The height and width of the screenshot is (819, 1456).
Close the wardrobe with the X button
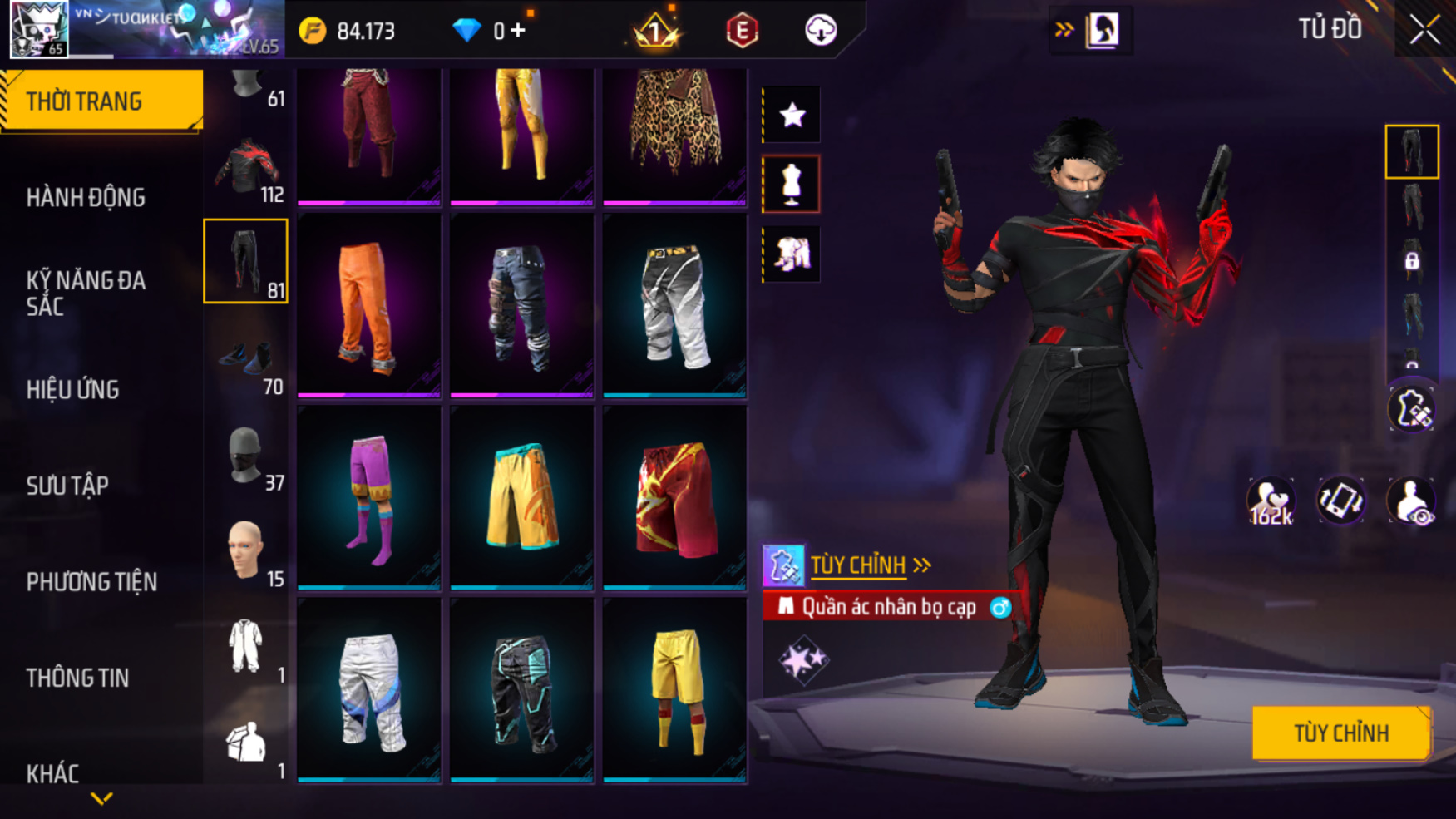1424,31
